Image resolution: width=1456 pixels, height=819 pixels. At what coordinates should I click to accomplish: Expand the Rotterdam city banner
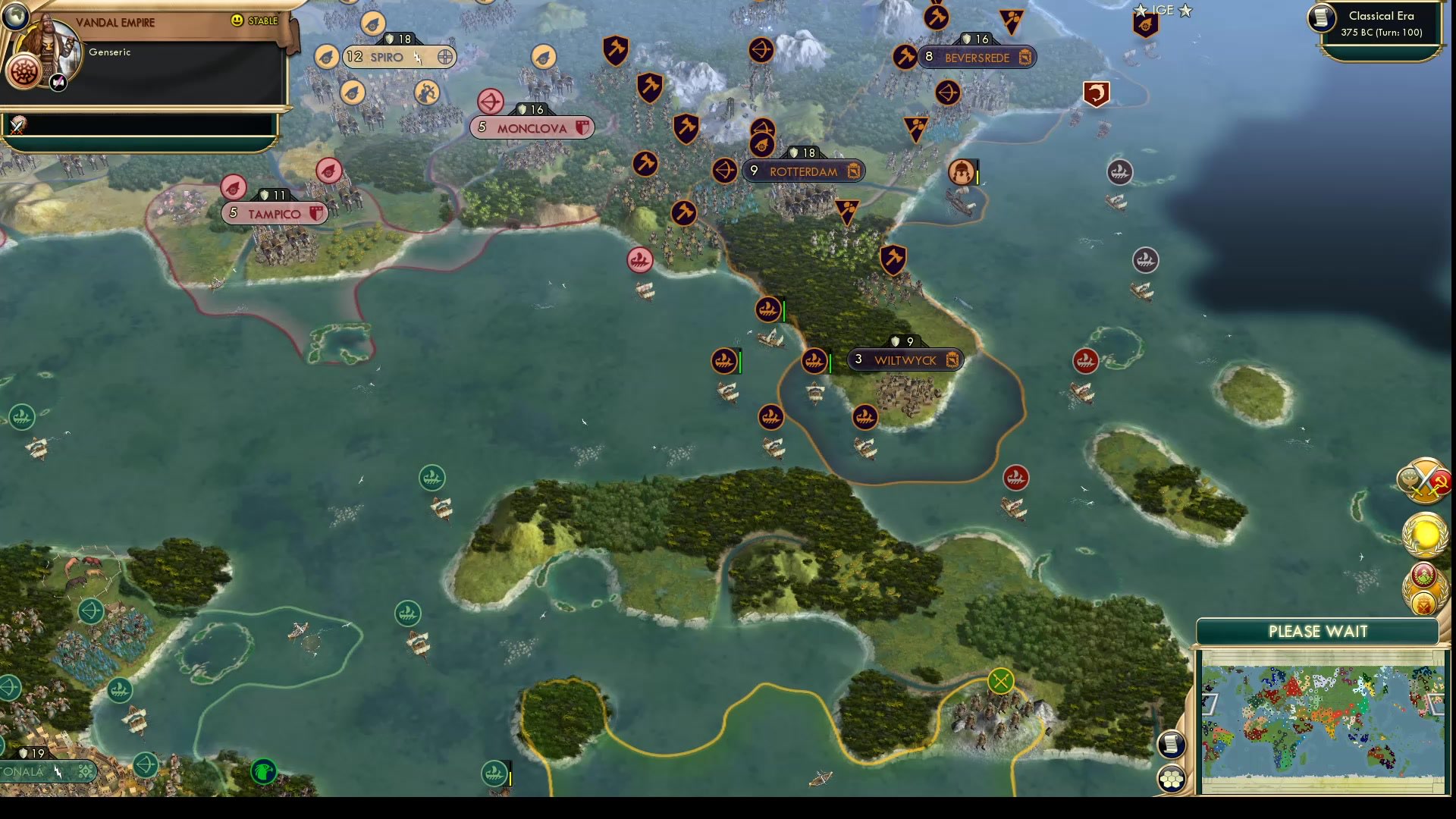click(x=804, y=171)
